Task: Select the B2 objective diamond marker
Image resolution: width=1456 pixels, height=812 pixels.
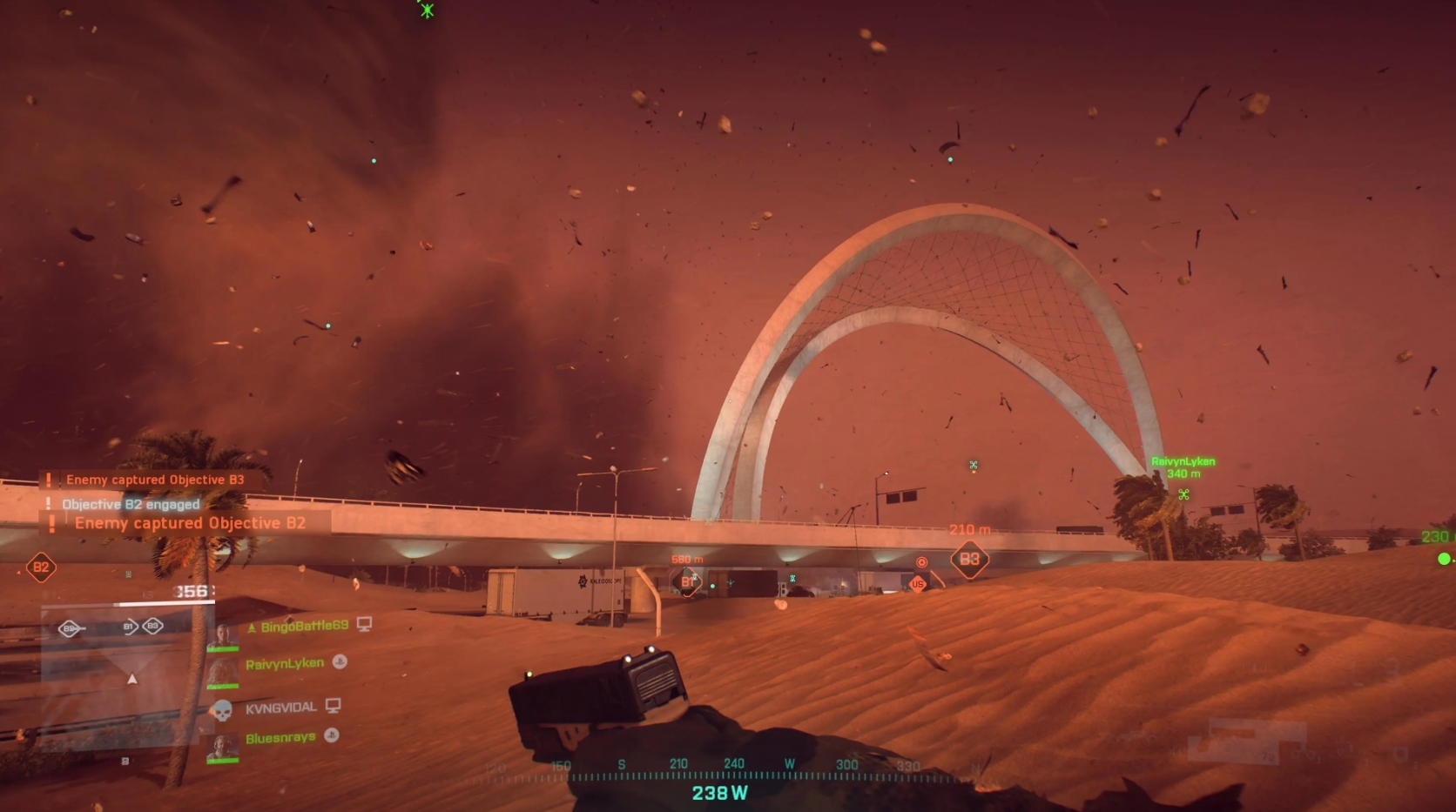Action: pos(40,566)
